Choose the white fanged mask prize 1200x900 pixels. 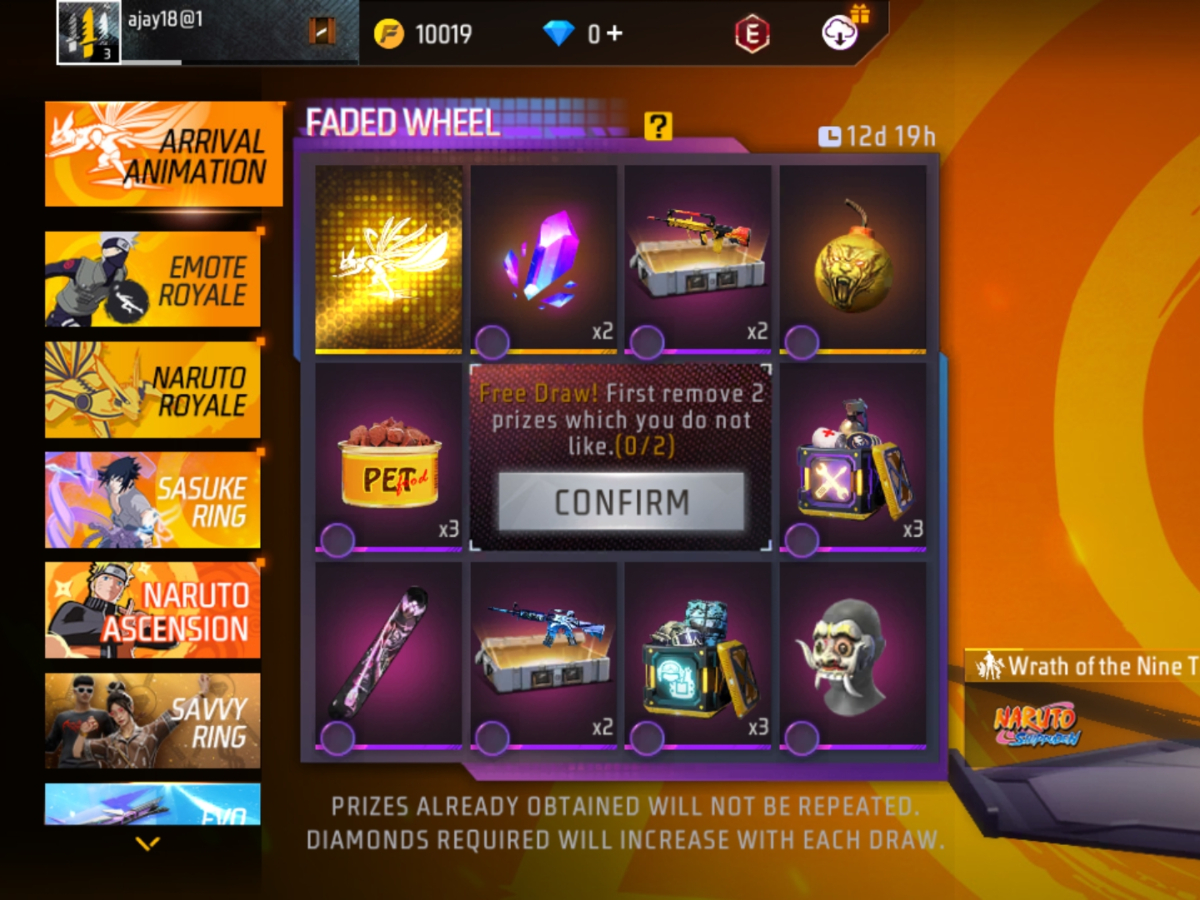coord(853,655)
